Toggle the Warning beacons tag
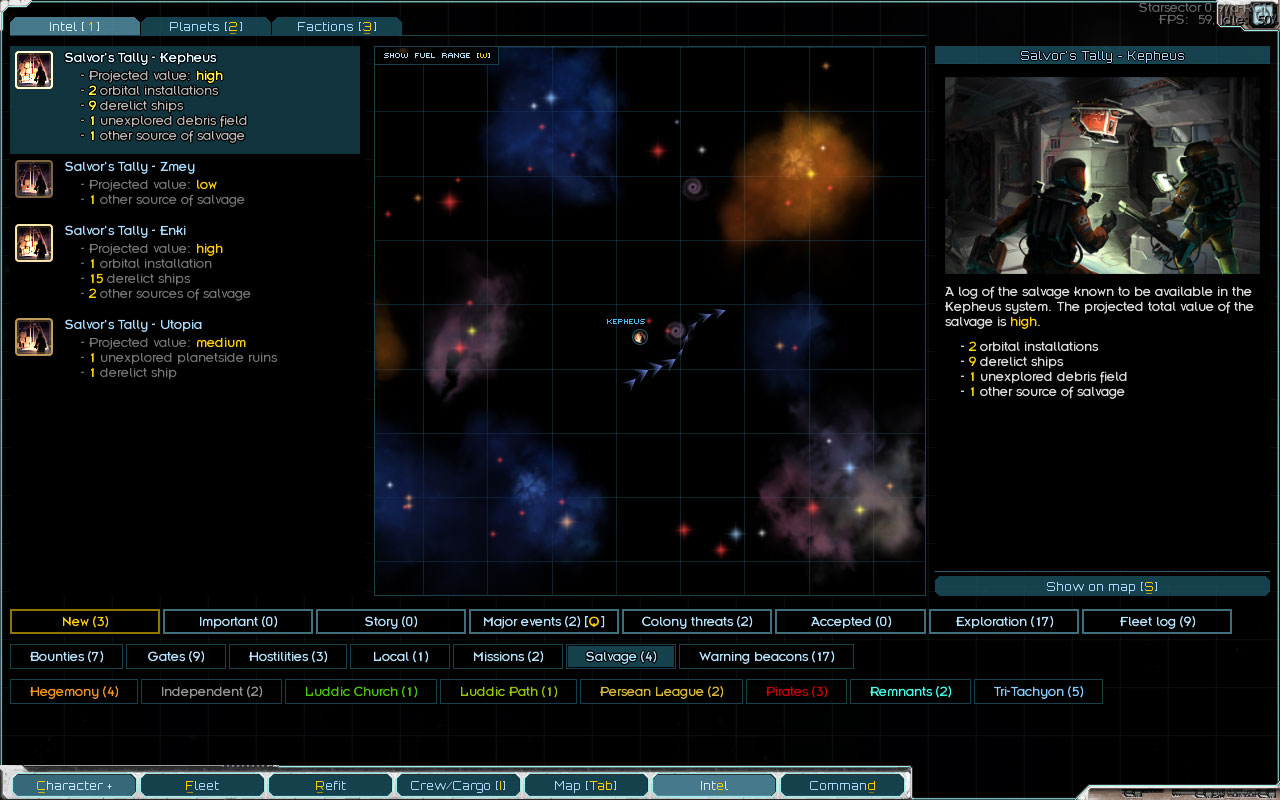Image resolution: width=1280 pixels, height=800 pixels. (x=766, y=657)
